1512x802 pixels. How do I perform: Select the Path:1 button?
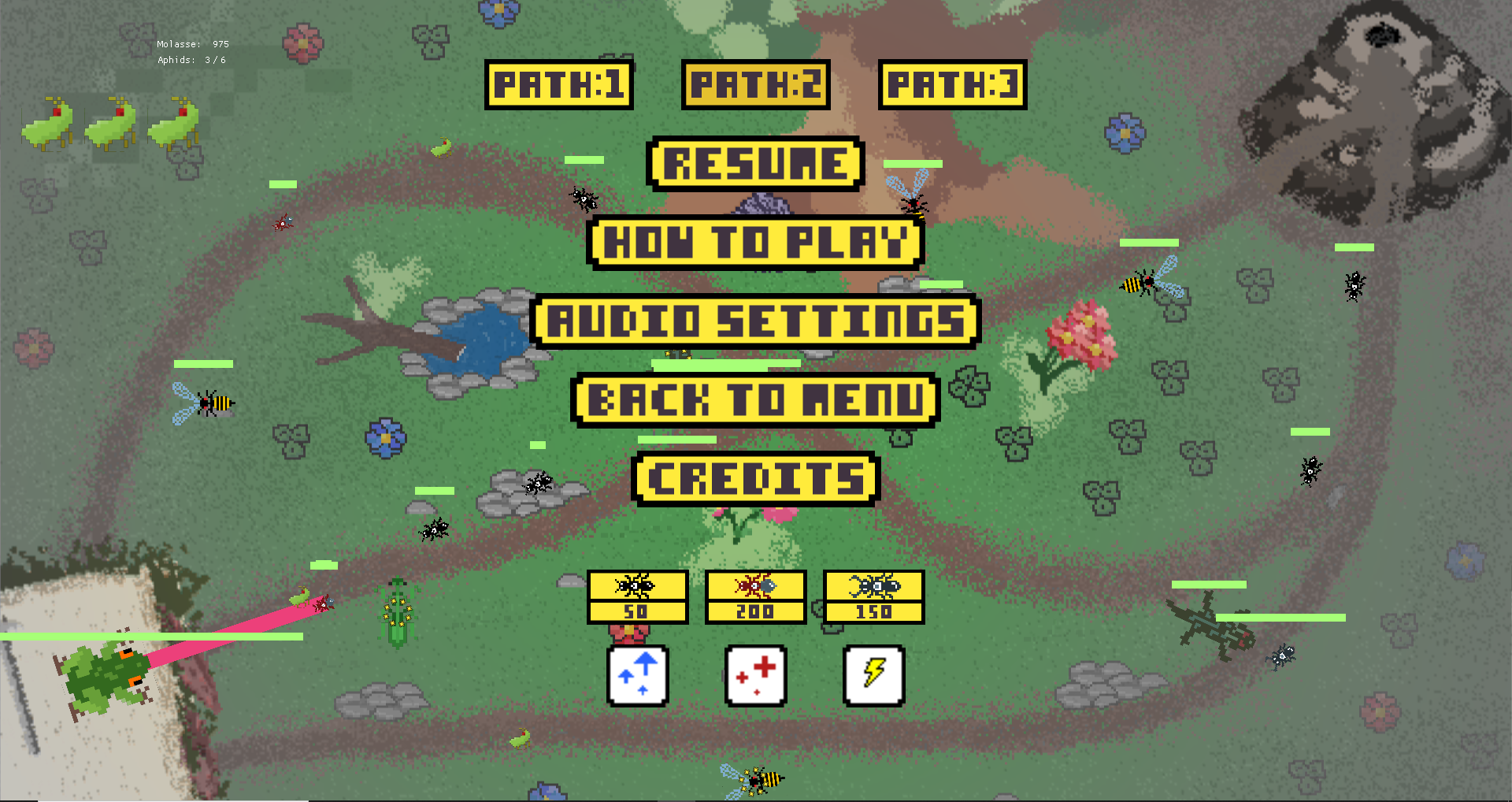pyautogui.click(x=558, y=85)
